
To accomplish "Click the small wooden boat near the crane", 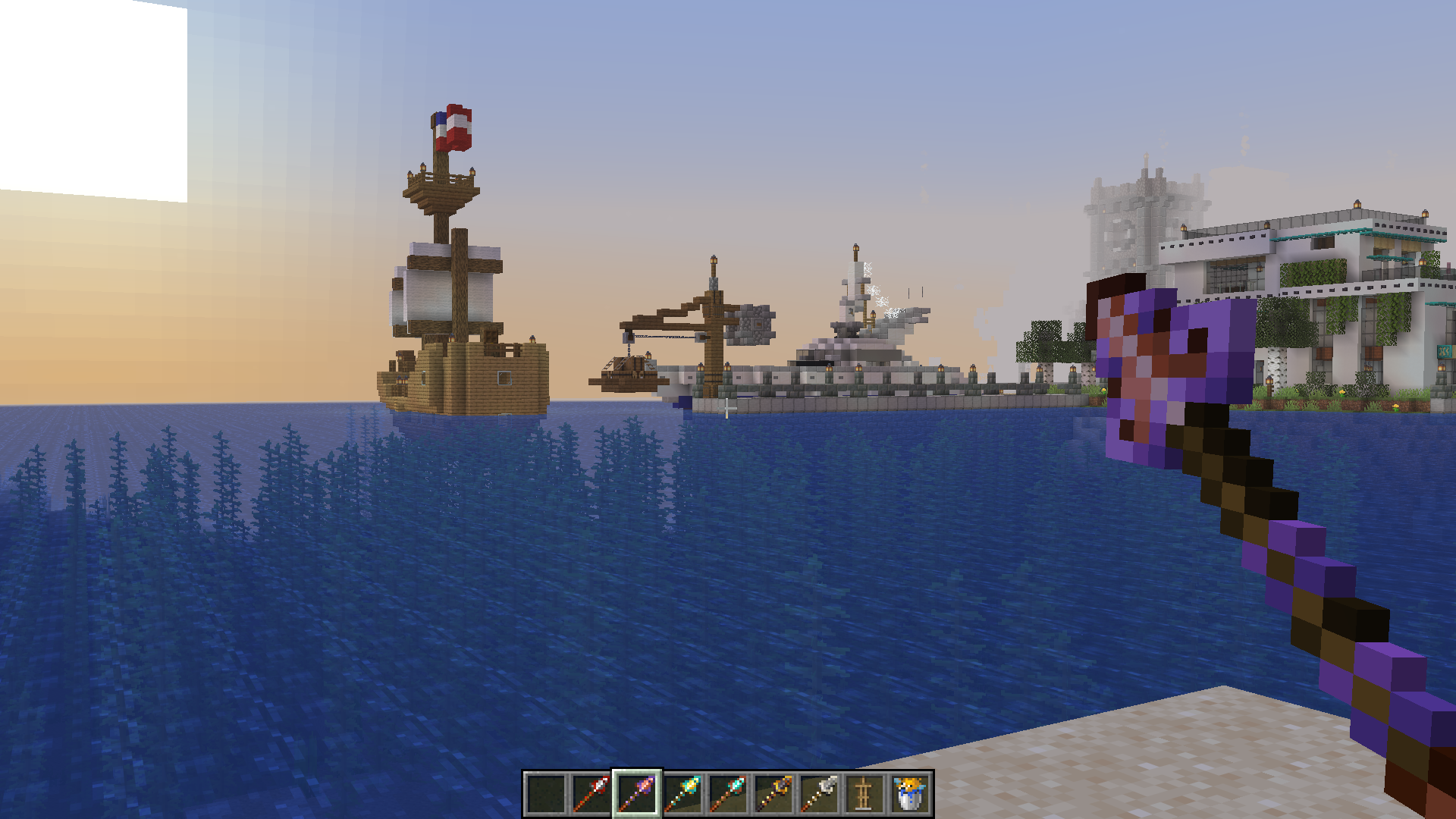I will point(626,375).
